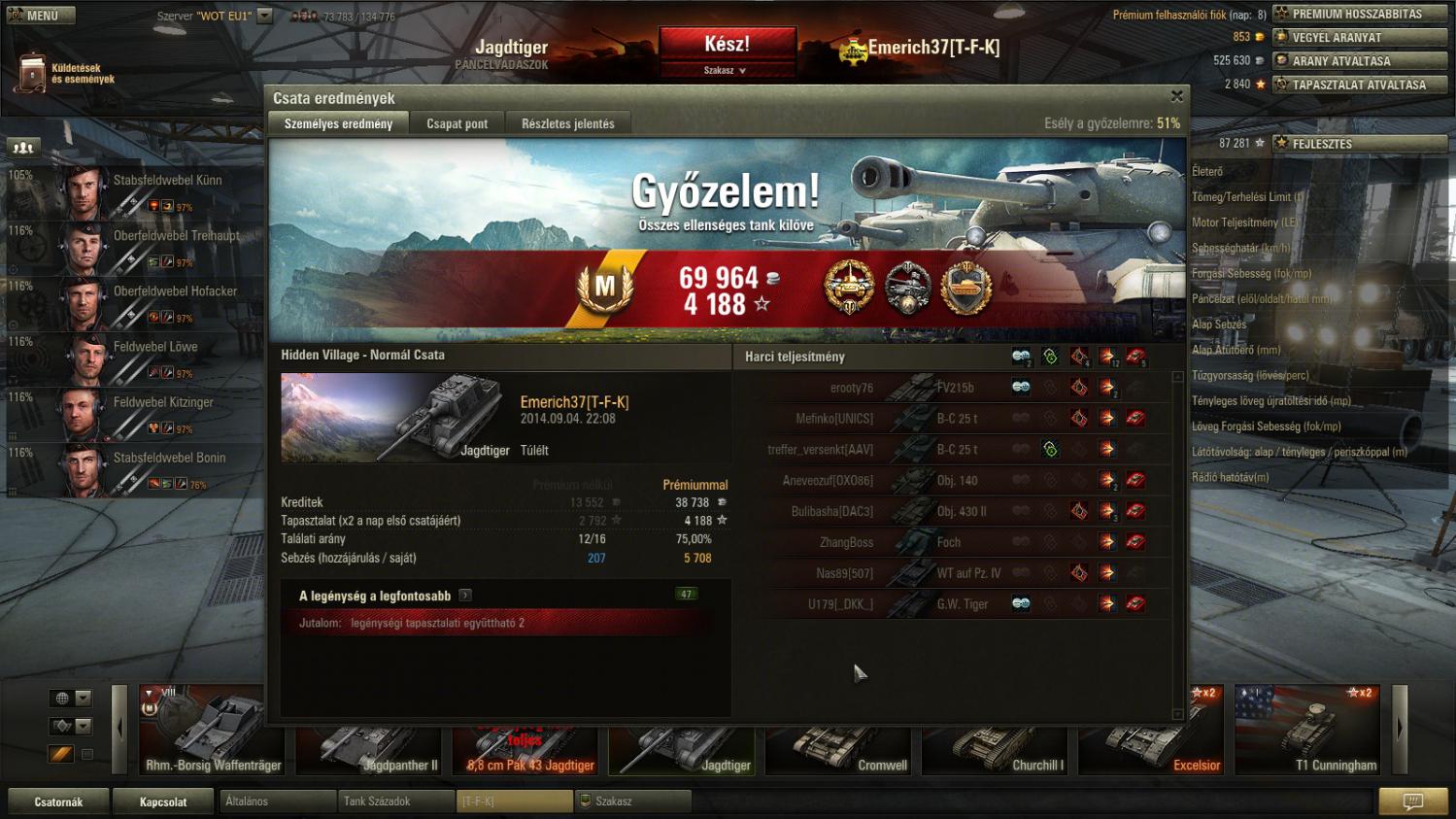Open the Csatornák chat channels
The image size is (1456, 819).
coord(58,802)
